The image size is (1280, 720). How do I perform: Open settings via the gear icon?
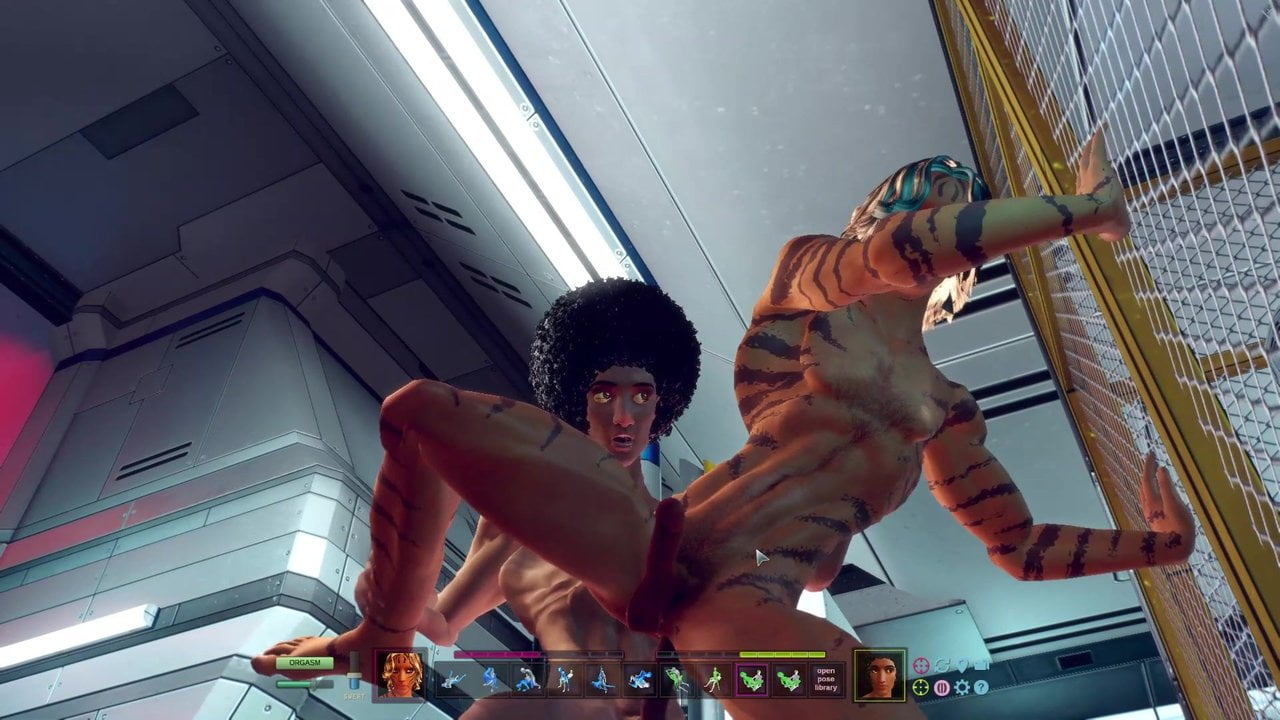(961, 687)
